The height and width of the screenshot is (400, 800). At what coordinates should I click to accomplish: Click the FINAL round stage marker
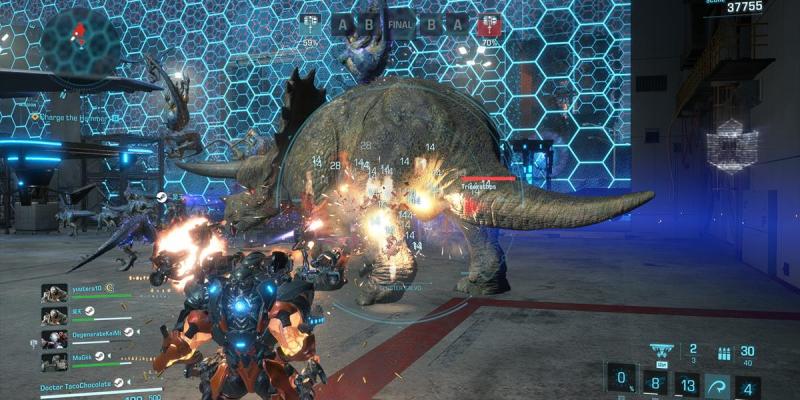point(401,24)
